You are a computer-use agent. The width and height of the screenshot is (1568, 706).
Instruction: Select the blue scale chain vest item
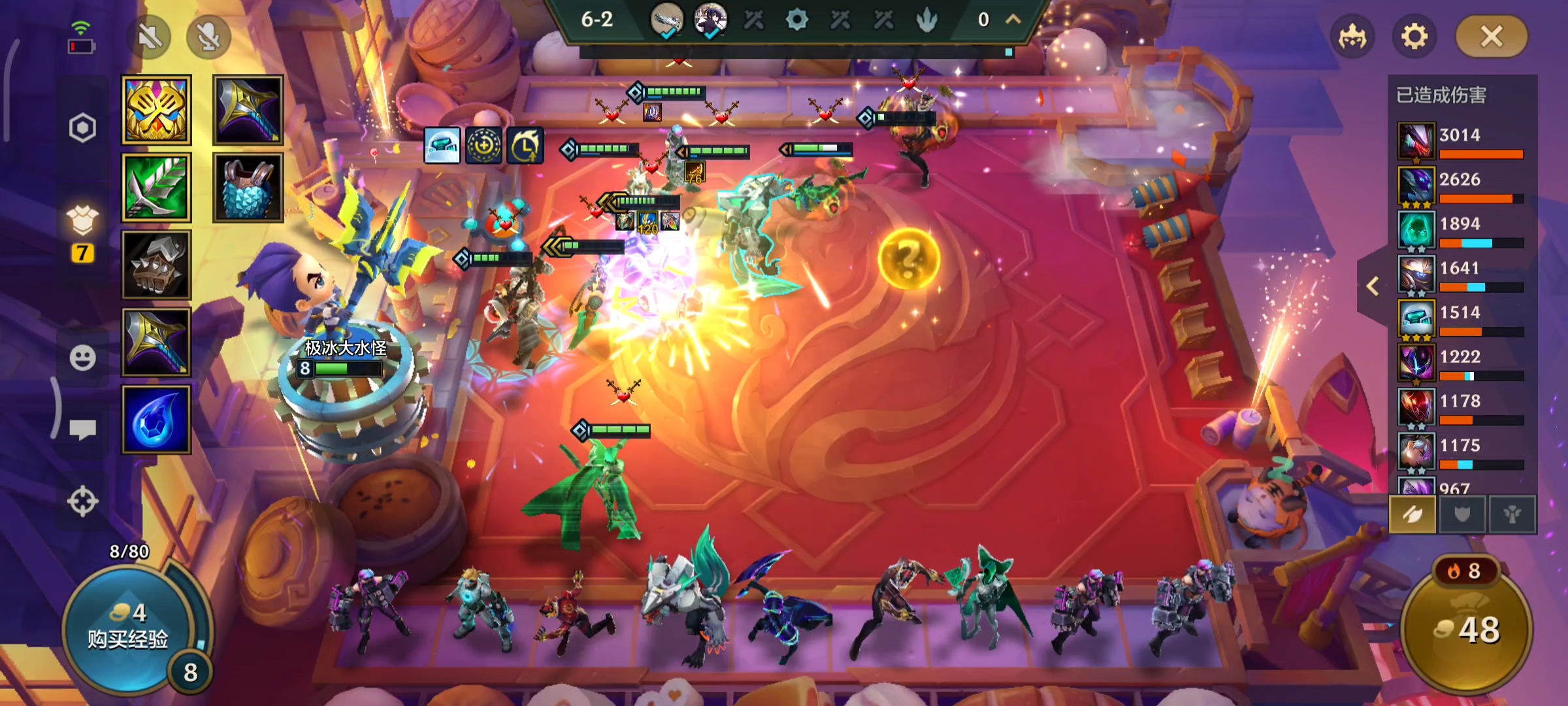click(248, 188)
